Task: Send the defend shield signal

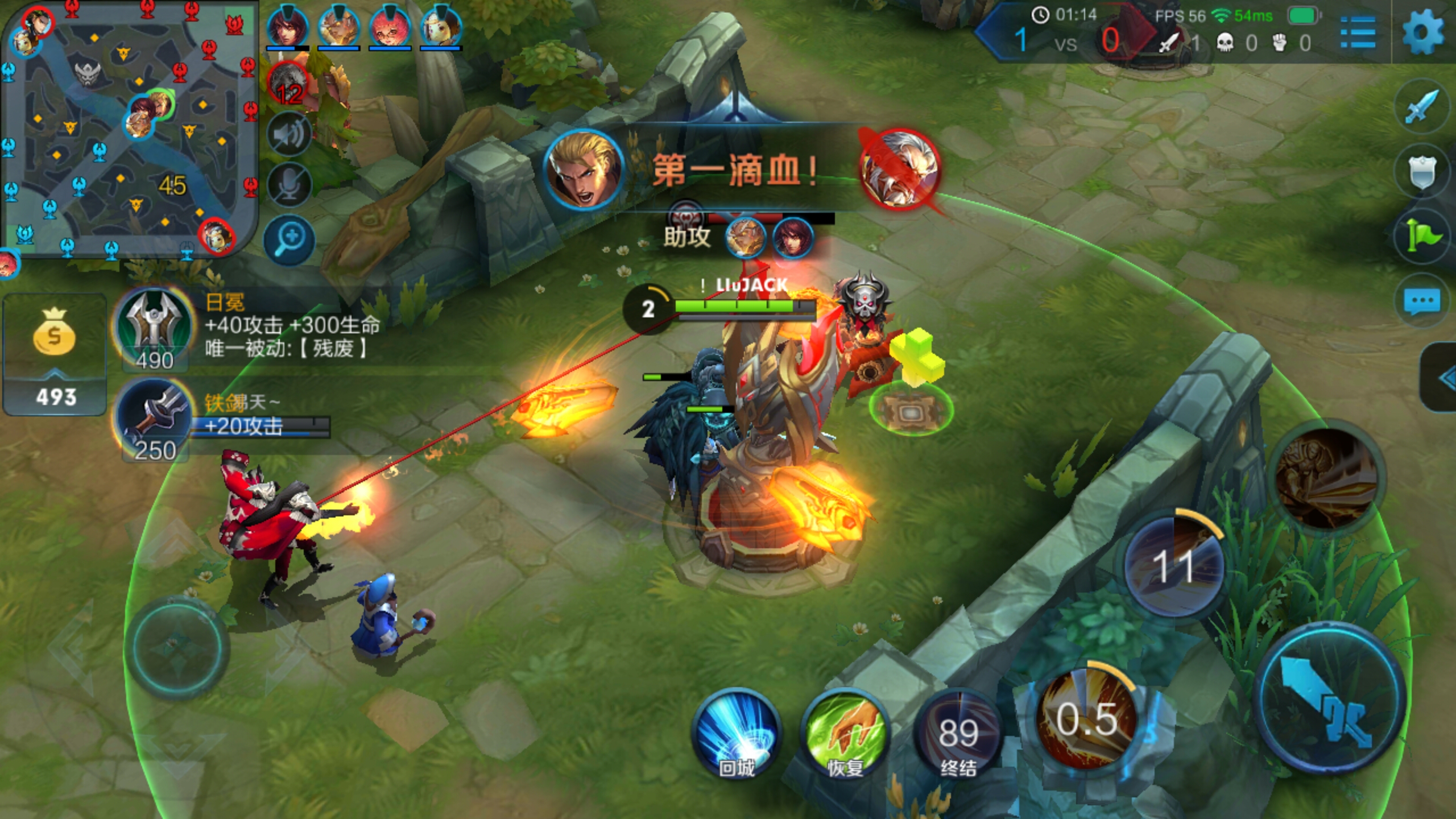Action: pos(1421,171)
